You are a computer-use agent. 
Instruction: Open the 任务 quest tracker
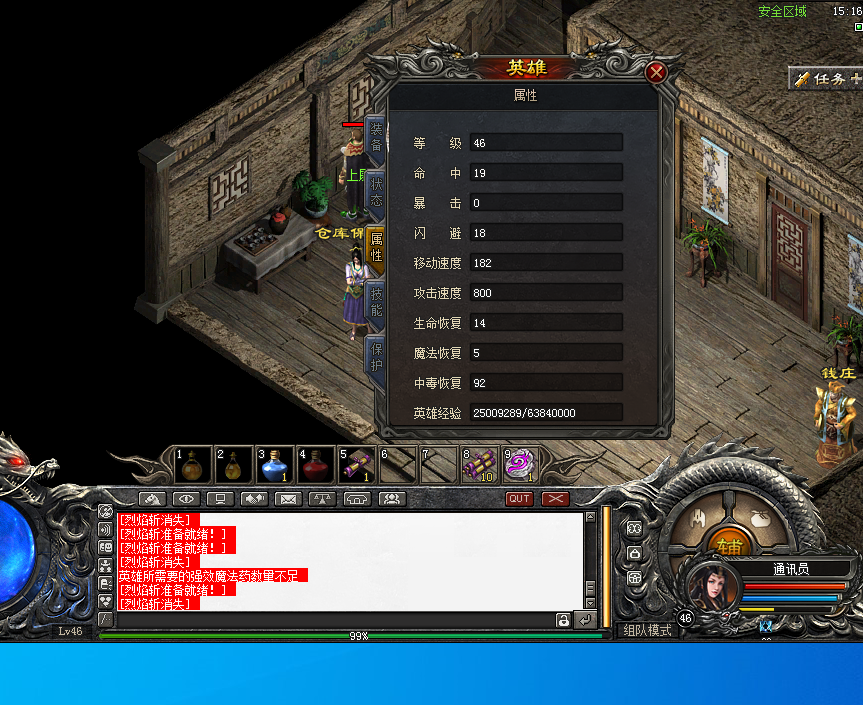(x=826, y=78)
